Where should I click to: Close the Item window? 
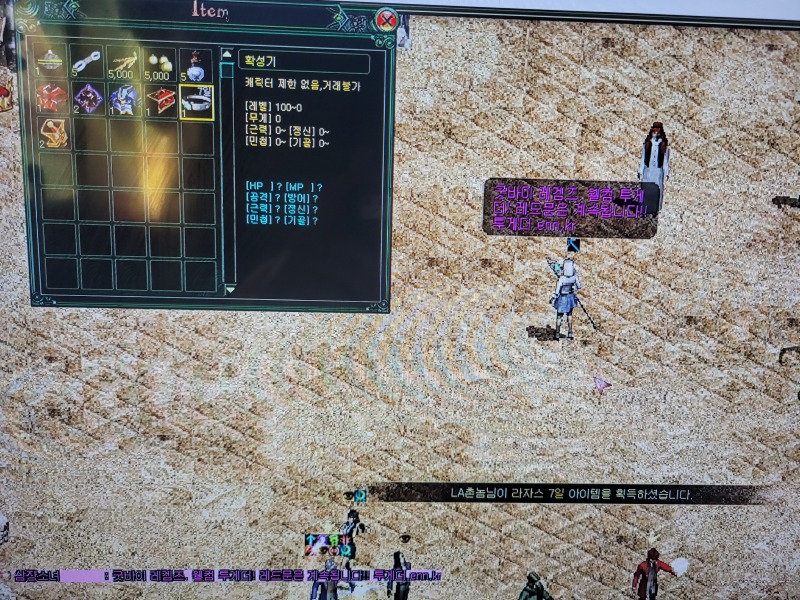(x=388, y=19)
